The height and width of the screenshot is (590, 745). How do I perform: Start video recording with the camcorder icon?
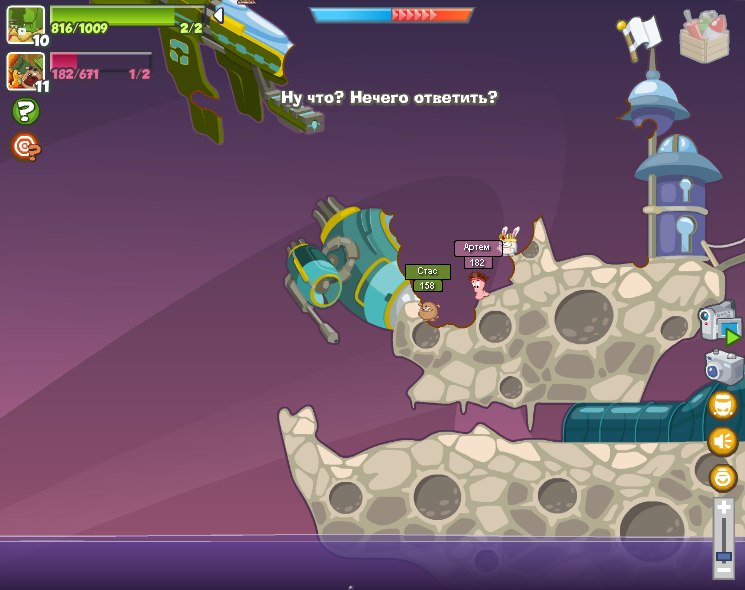(720, 323)
